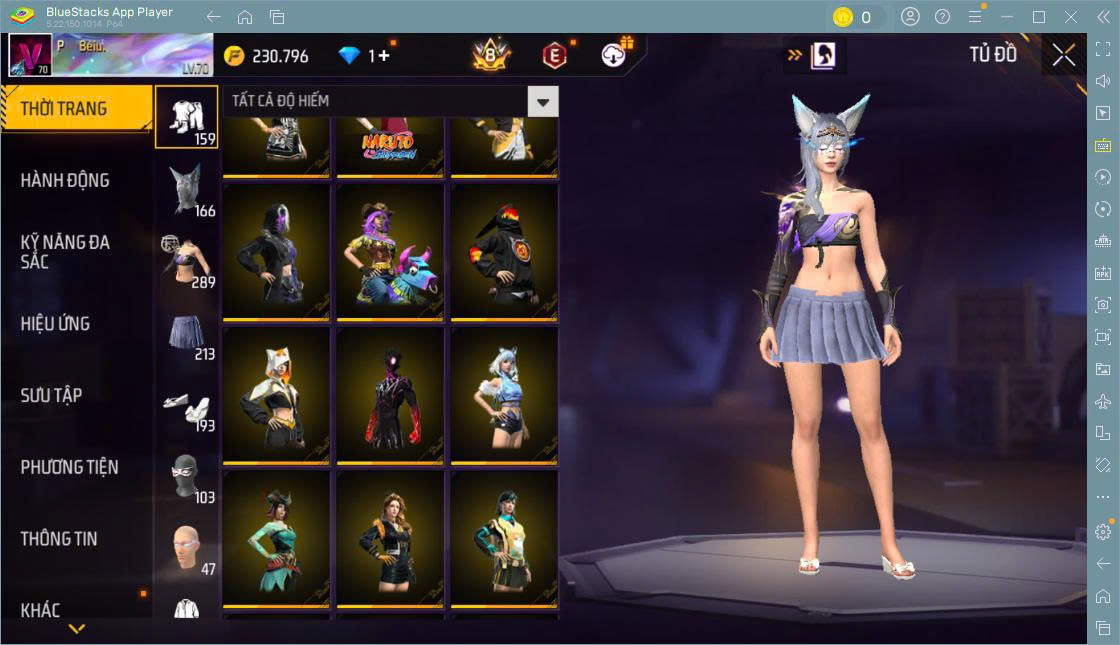Close the Tủ Đồ wardrobe screen

click(x=1064, y=56)
